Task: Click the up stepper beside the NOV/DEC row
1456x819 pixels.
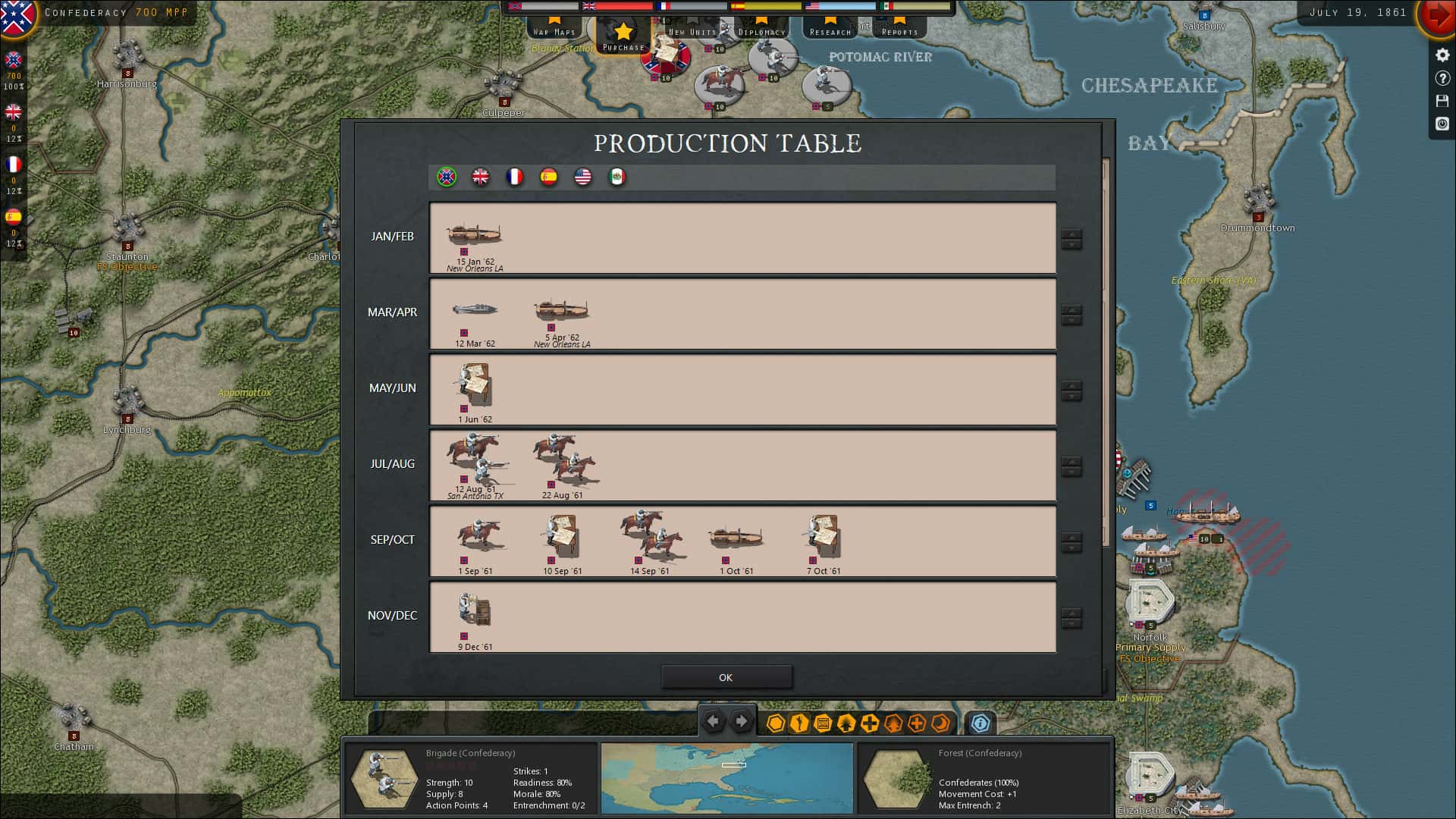Action: coord(1072,613)
